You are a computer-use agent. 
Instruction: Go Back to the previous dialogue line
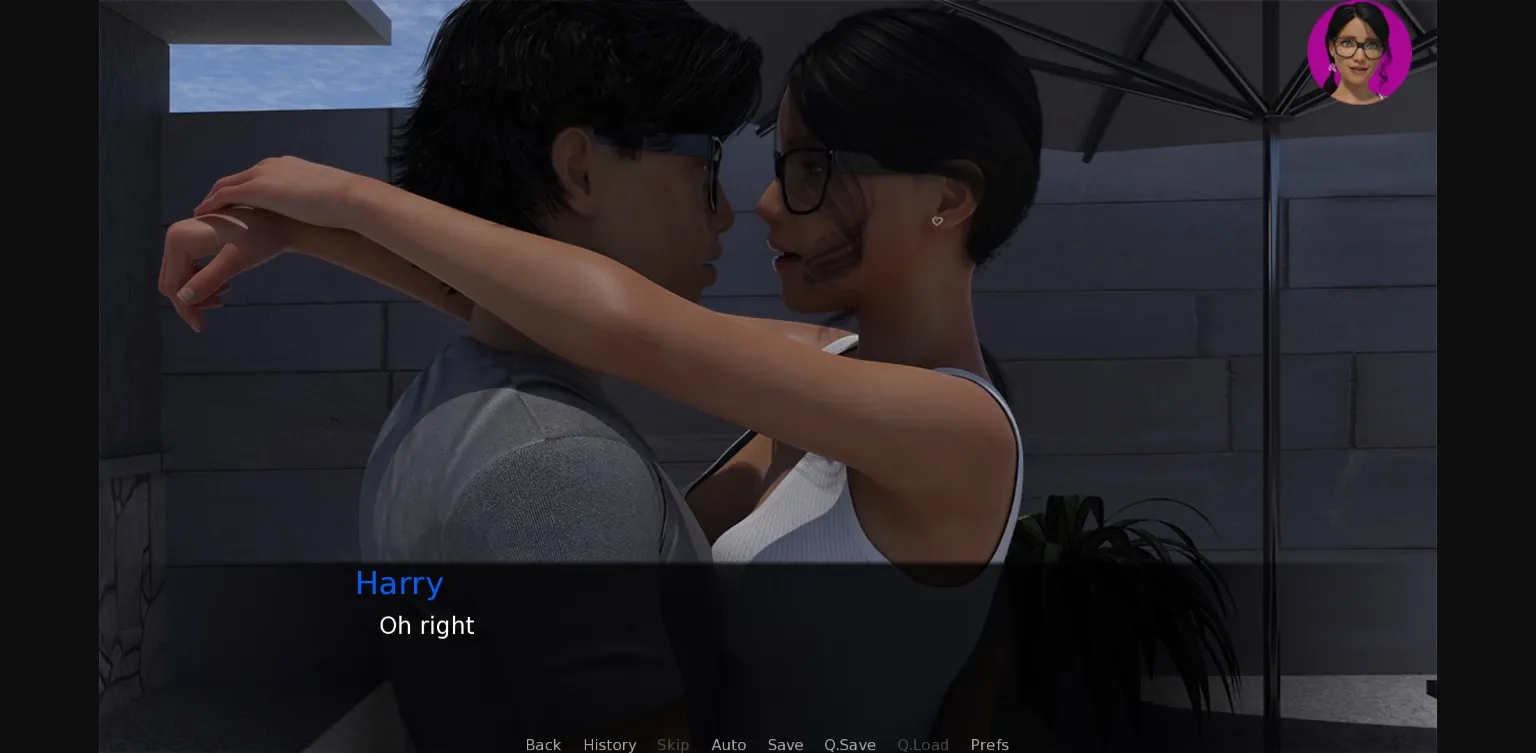click(543, 745)
